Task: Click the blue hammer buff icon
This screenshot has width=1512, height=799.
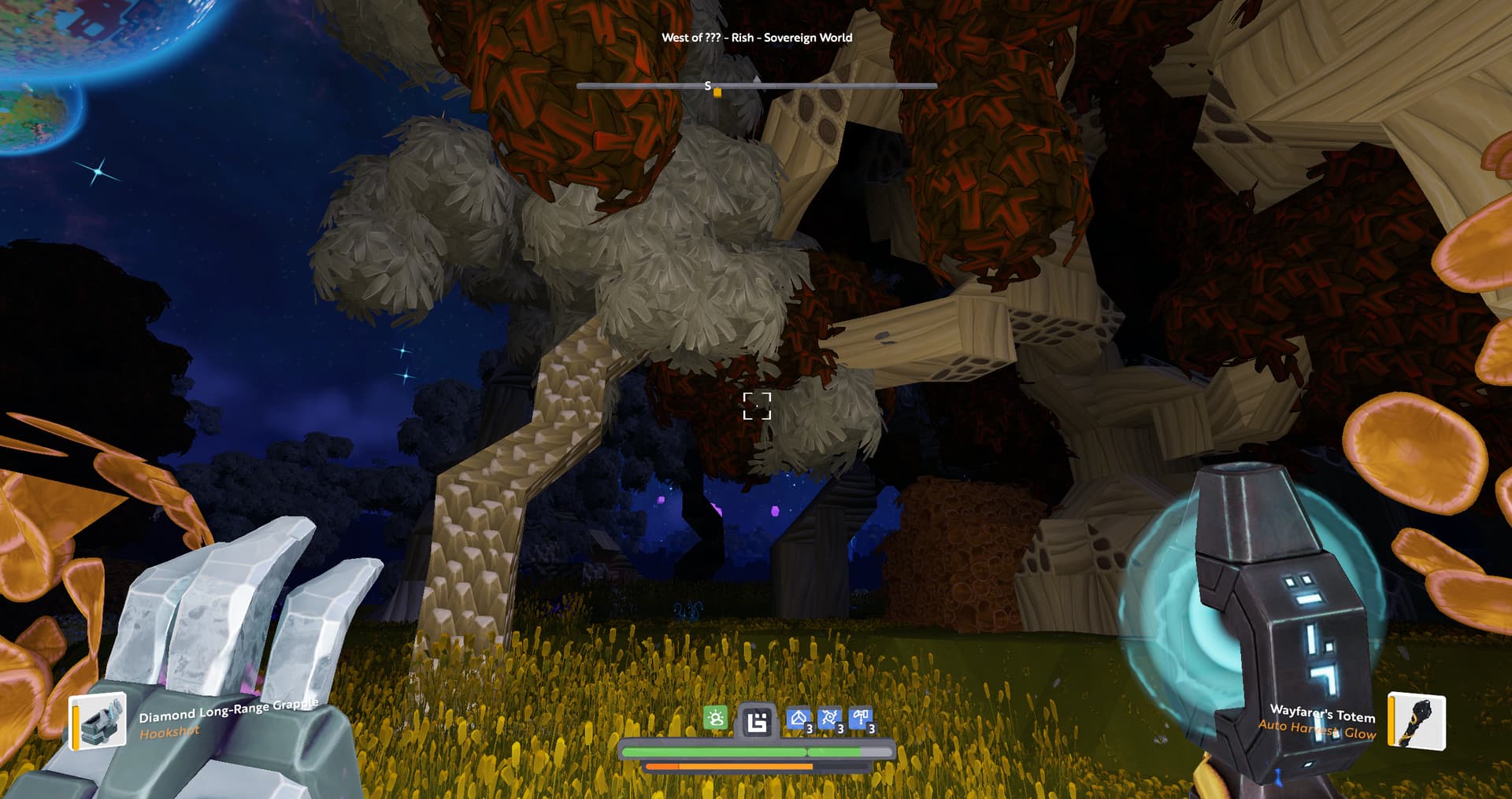Action: [x=861, y=719]
